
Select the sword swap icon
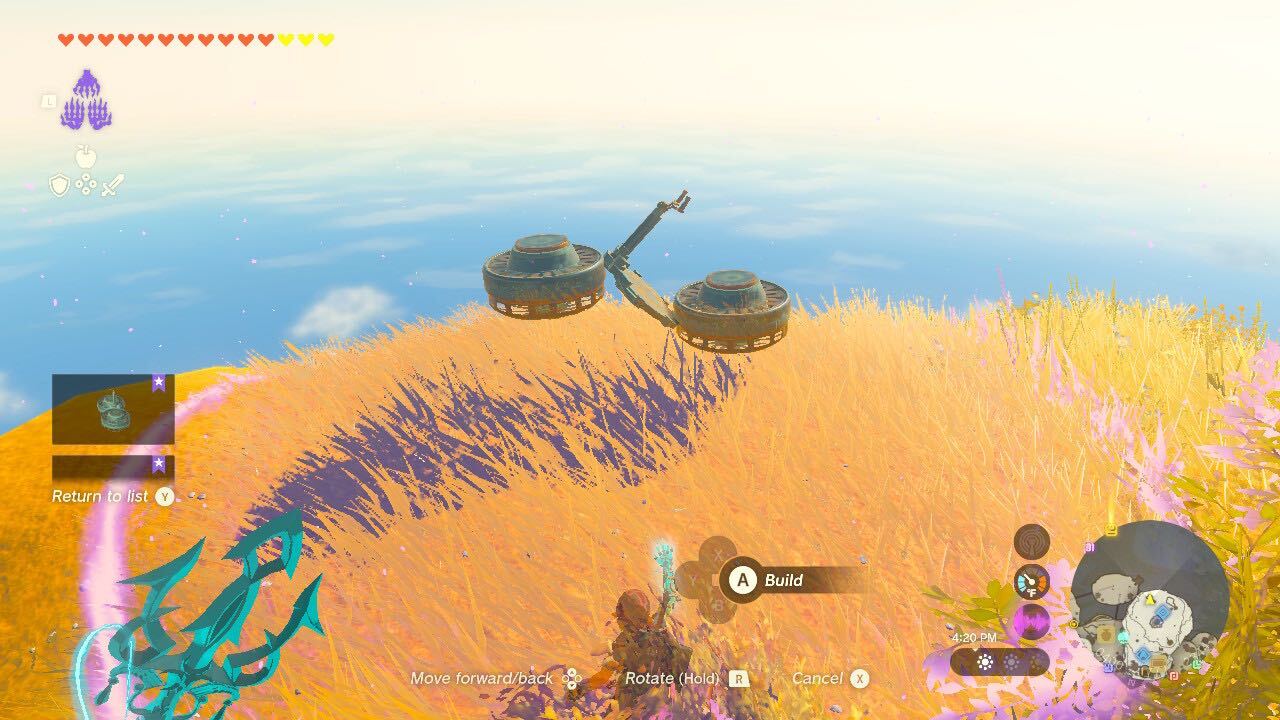click(x=112, y=186)
